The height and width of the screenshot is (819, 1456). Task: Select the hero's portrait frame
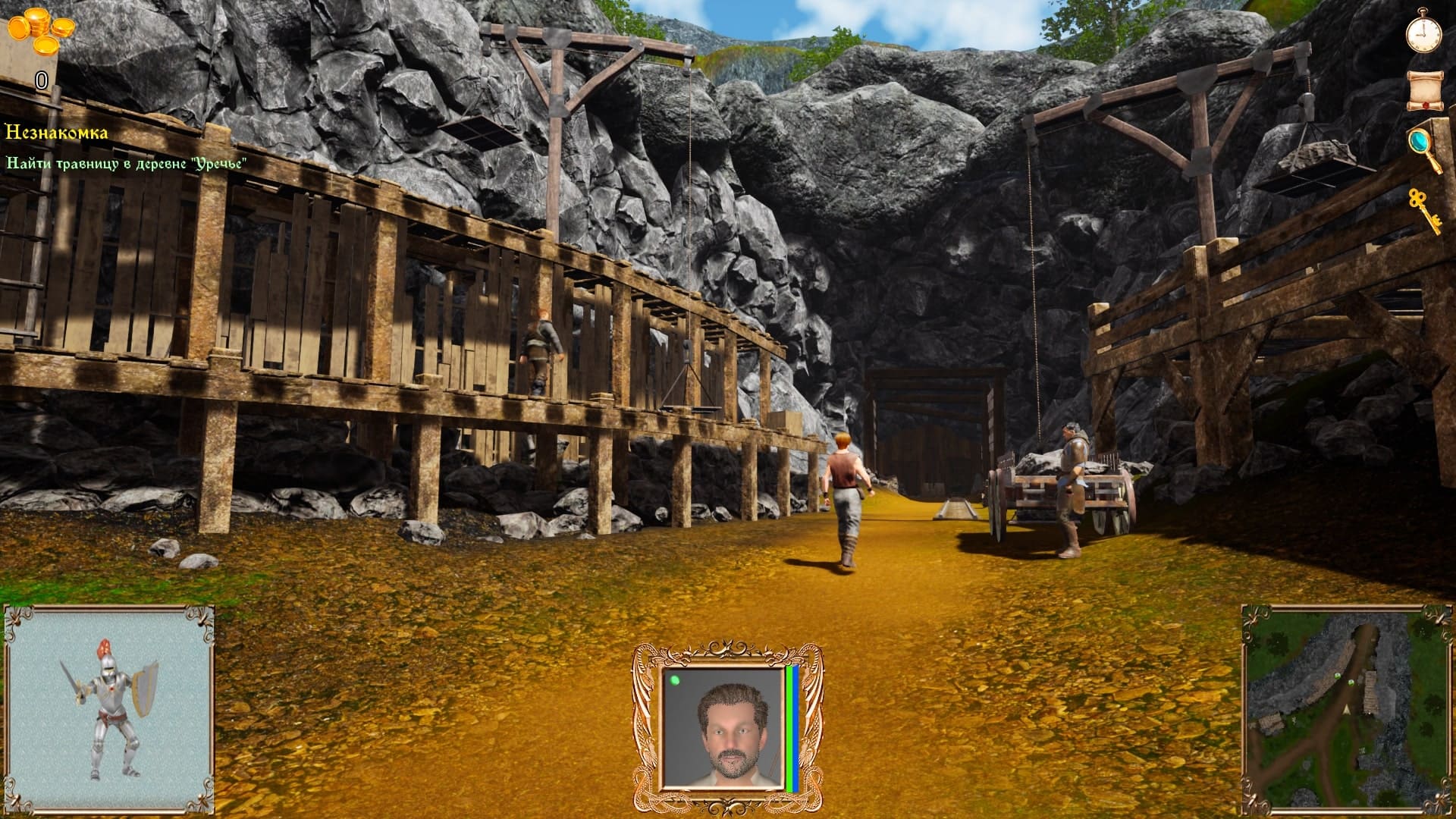[x=726, y=728]
